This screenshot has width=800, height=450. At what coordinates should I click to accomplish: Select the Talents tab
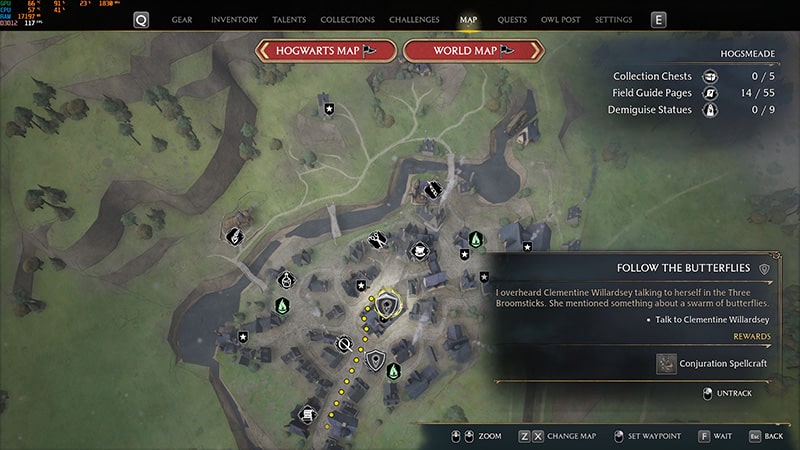click(289, 19)
